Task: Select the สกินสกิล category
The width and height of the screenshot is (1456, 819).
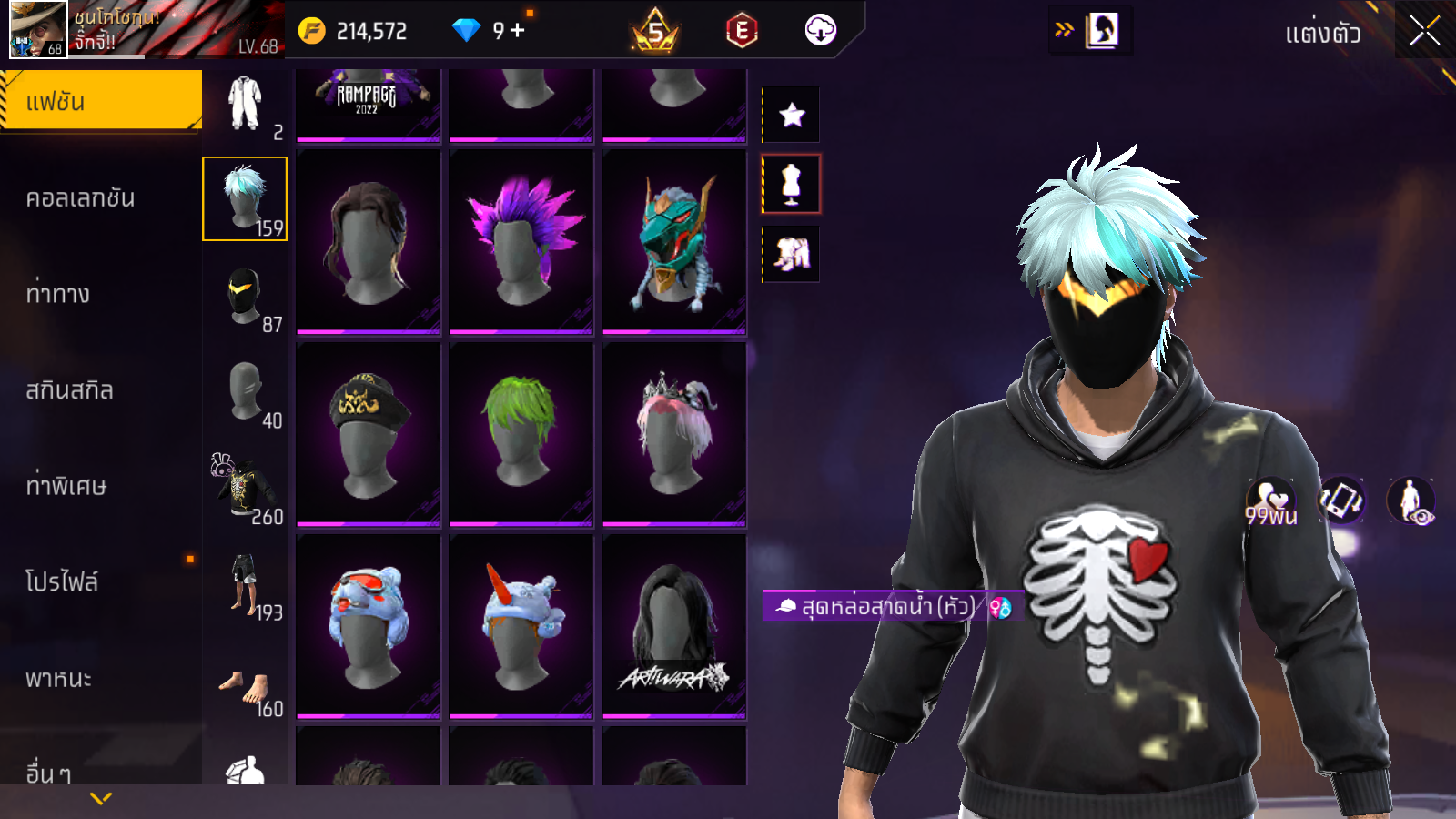Action: (69, 390)
